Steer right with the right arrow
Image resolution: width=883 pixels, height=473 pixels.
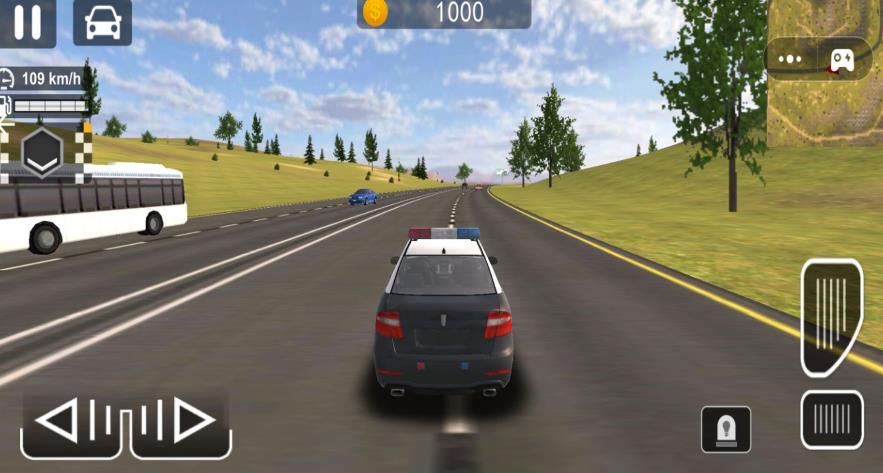coord(182,422)
